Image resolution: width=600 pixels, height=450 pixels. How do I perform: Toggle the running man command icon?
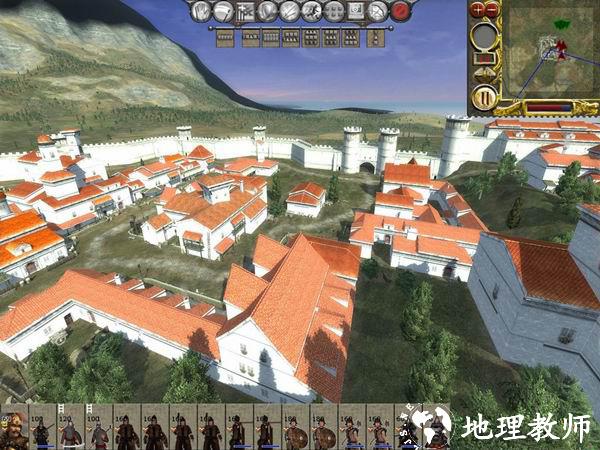pyautogui.click(x=312, y=12)
